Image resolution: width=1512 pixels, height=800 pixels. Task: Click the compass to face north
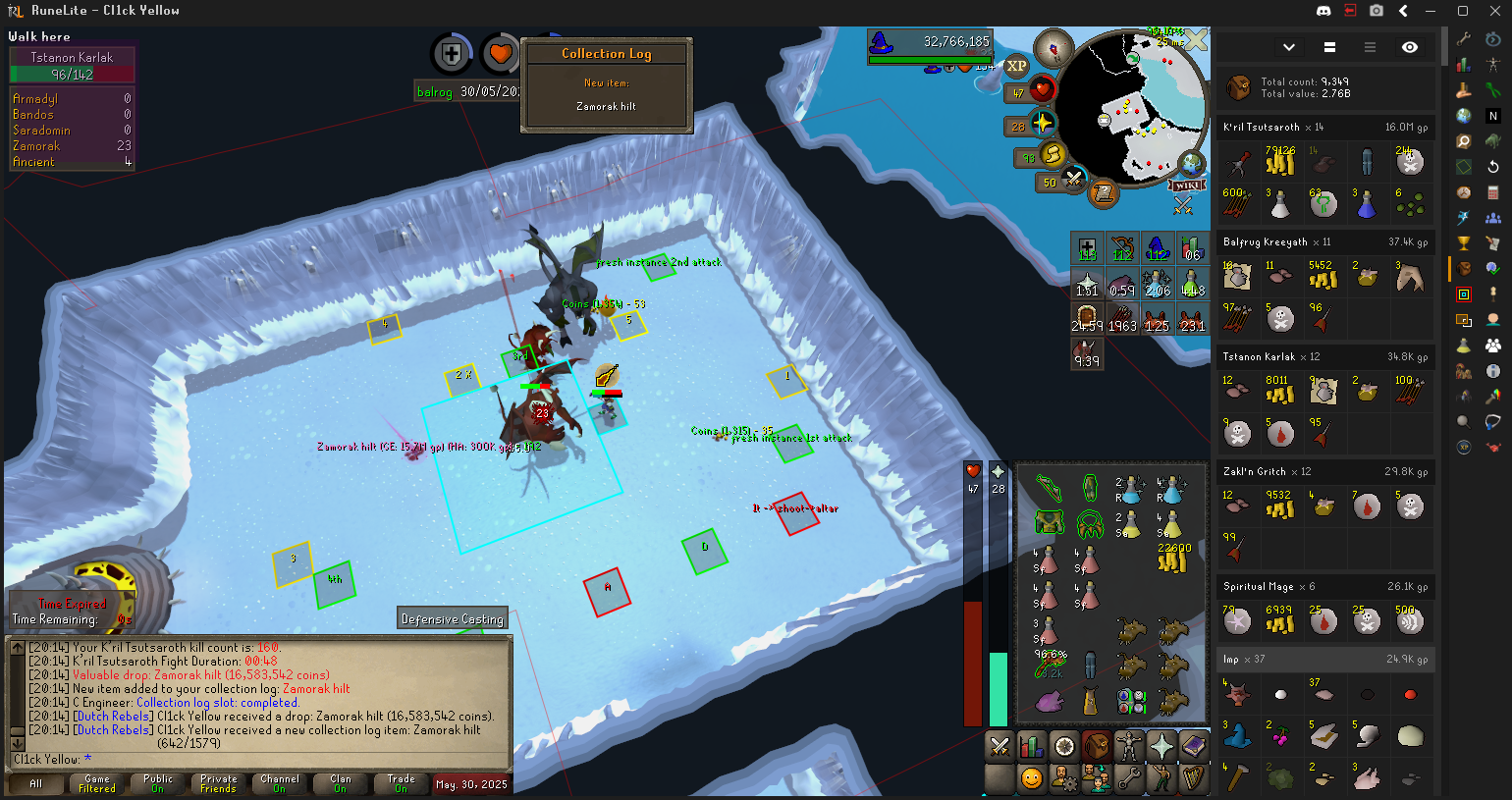coord(1054,48)
